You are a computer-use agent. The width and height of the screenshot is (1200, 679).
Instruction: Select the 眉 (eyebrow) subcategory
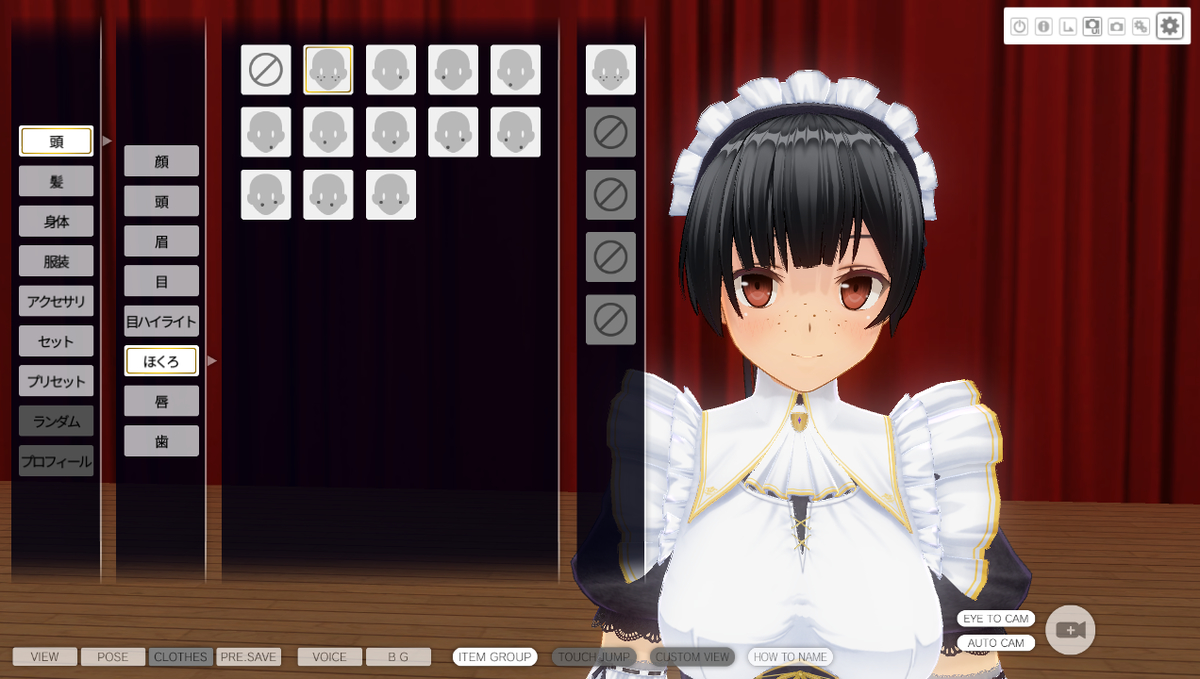[161, 241]
